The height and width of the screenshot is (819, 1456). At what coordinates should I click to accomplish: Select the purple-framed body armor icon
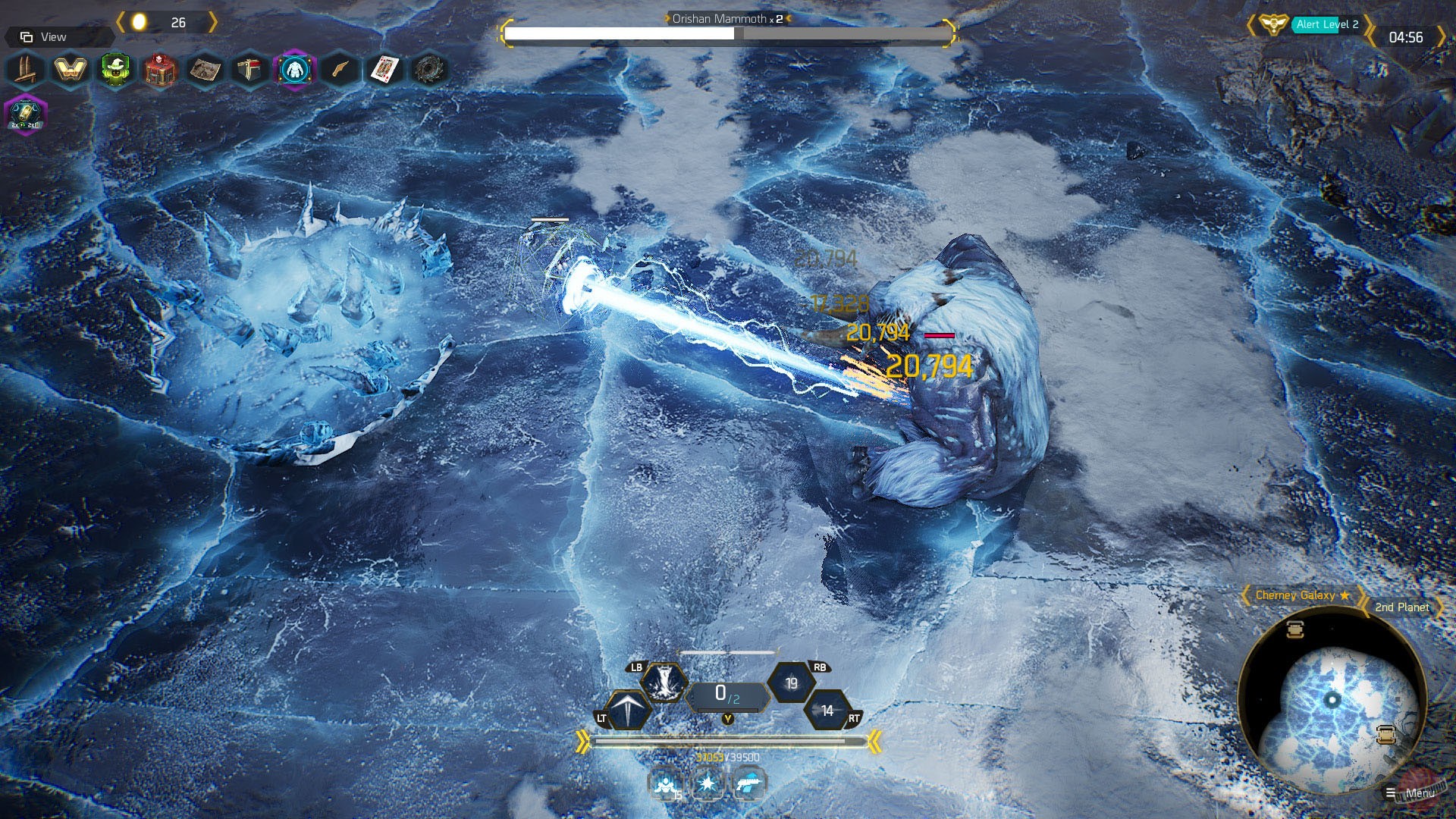[294, 71]
